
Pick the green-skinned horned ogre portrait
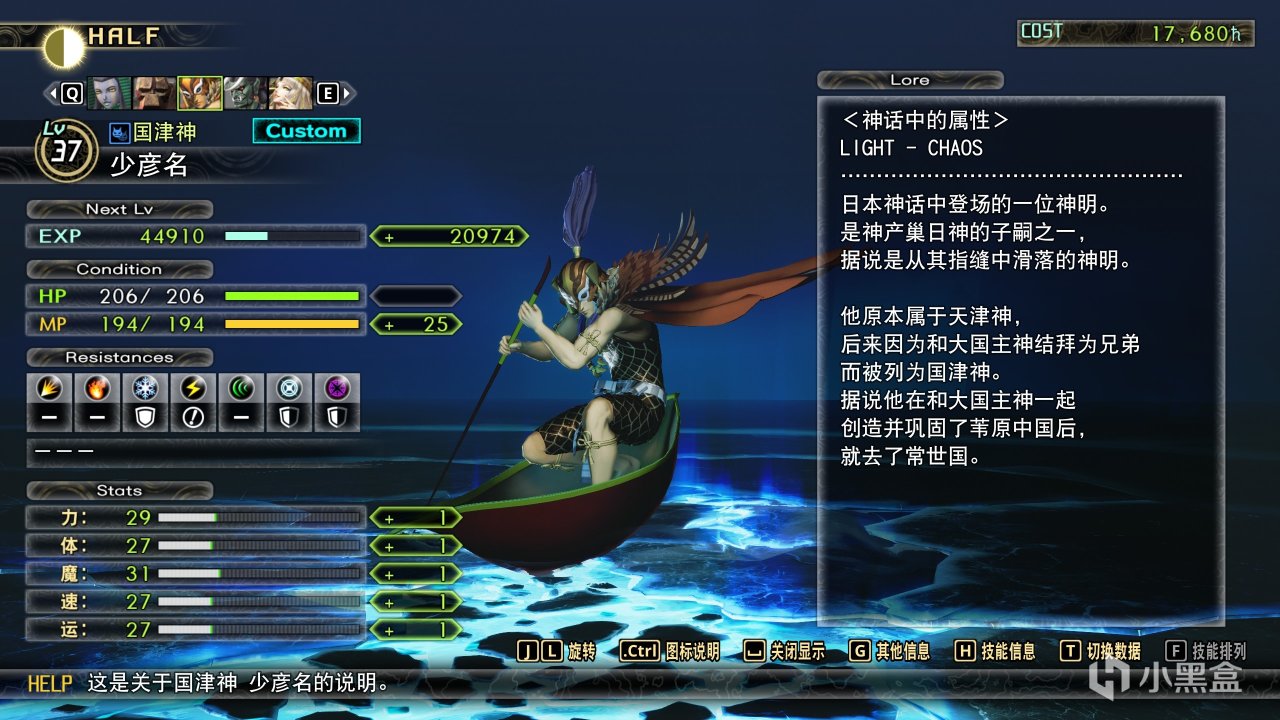point(244,93)
